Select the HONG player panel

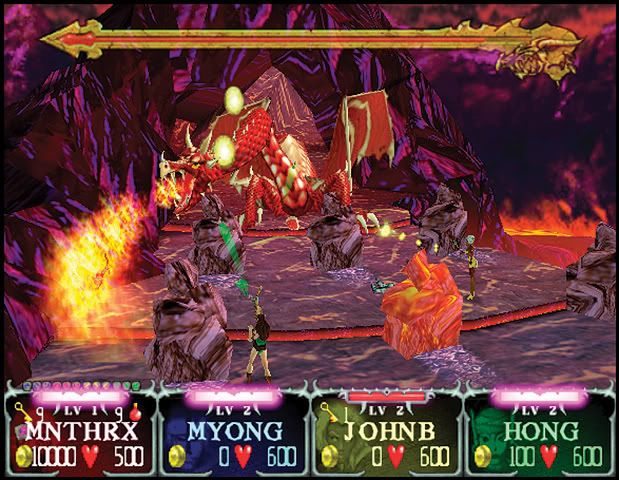pos(539,432)
